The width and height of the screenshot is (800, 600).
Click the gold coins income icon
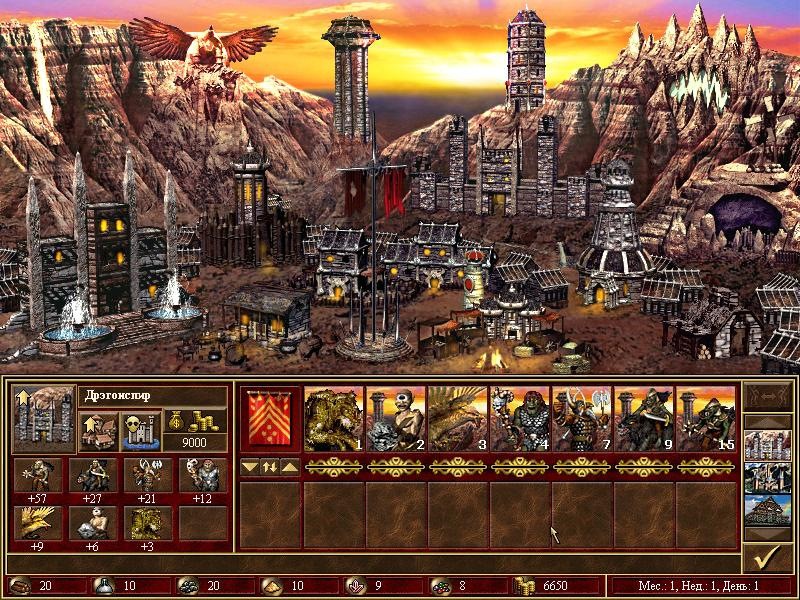coord(201,420)
